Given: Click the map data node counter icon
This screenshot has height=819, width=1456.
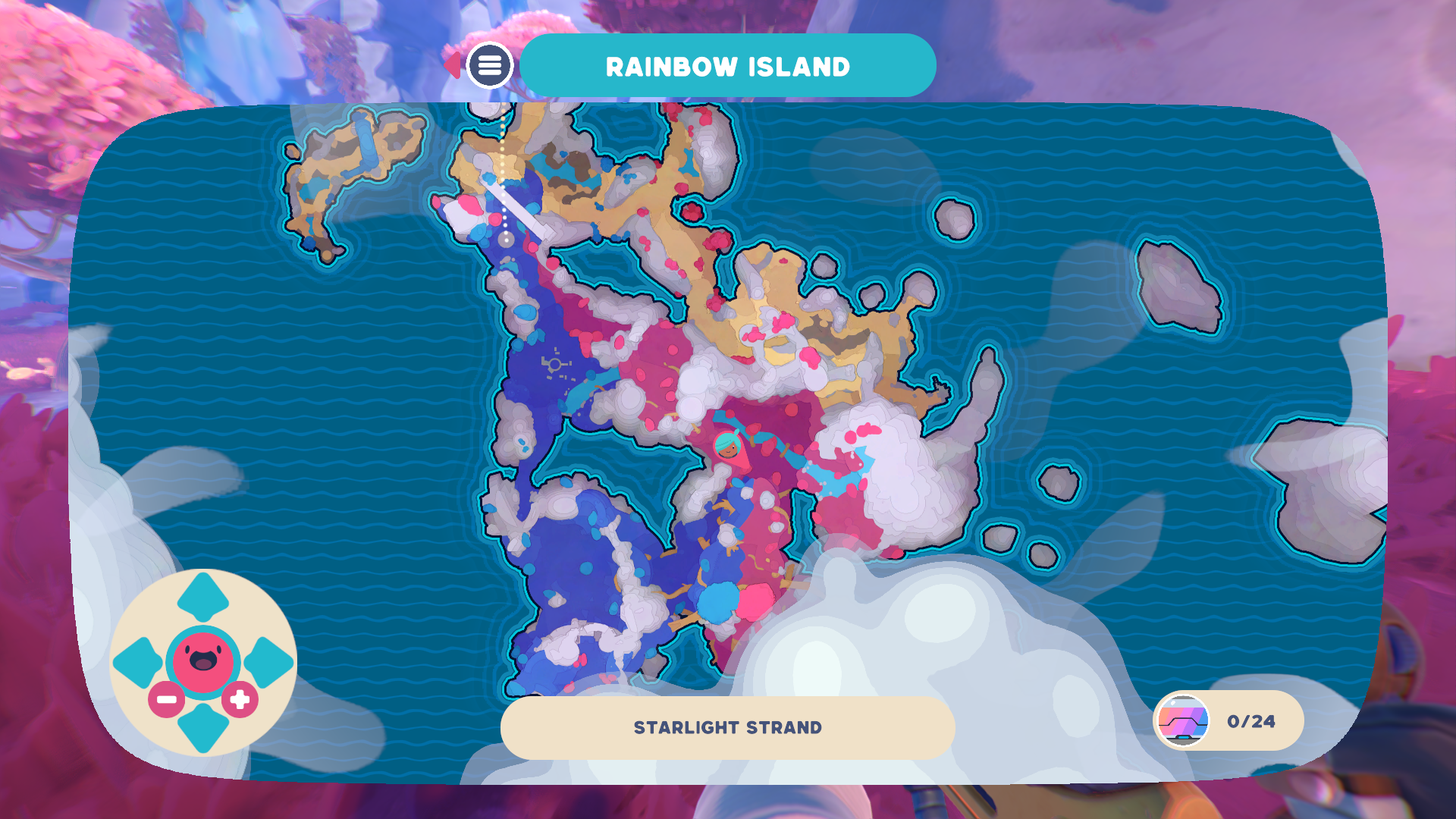Looking at the screenshot, I should tap(1181, 720).
